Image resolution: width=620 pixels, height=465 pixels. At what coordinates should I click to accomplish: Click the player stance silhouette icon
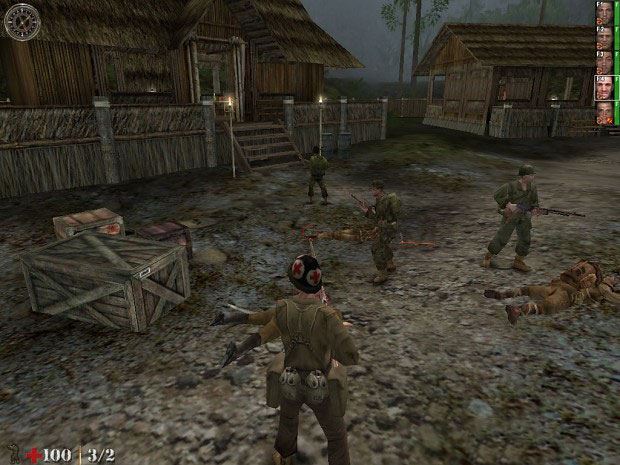(x=11, y=455)
